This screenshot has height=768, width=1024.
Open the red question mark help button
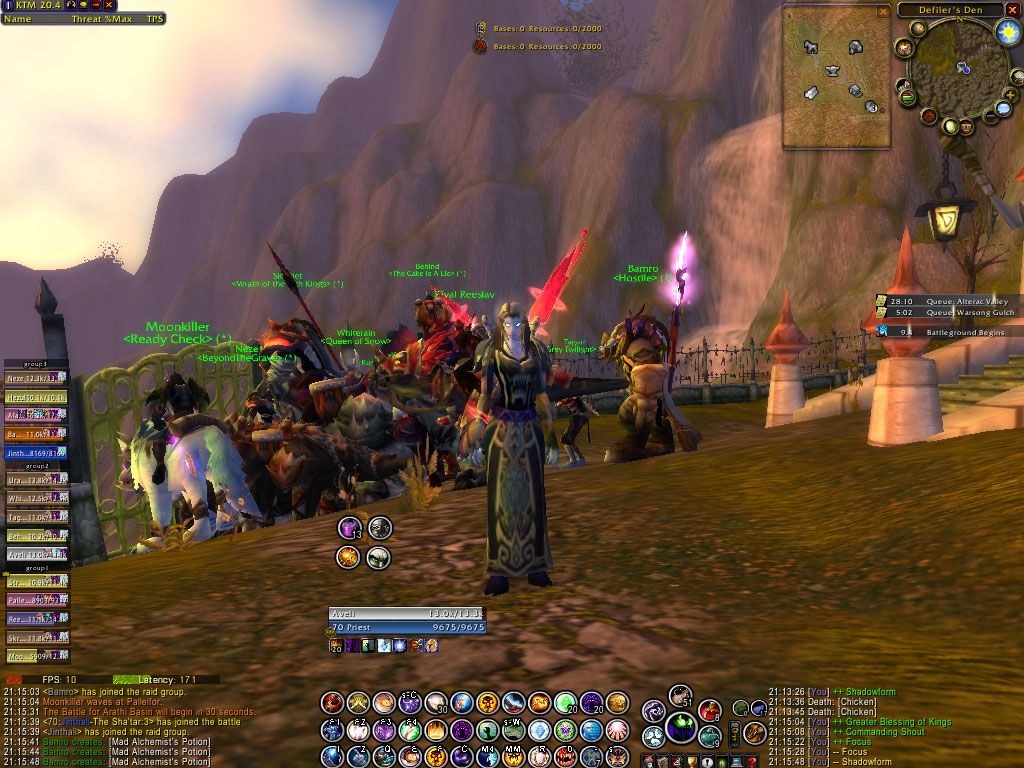751,761
